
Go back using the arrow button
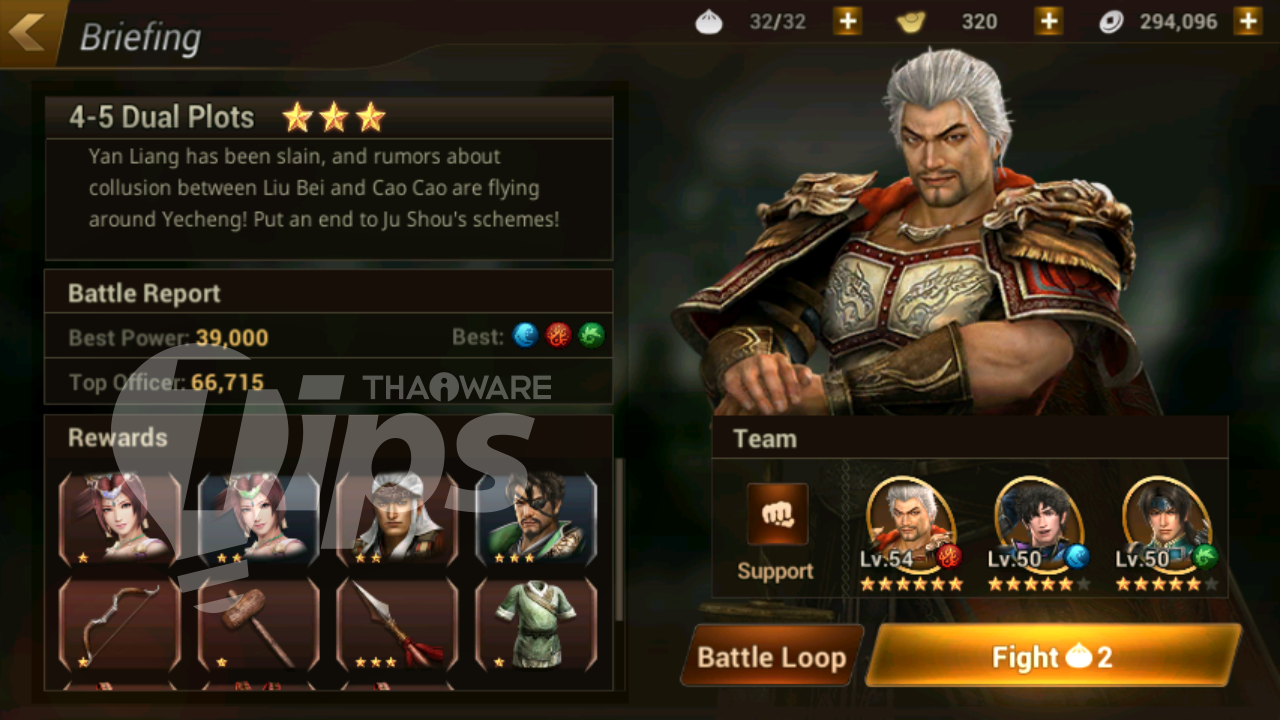pos(28,32)
